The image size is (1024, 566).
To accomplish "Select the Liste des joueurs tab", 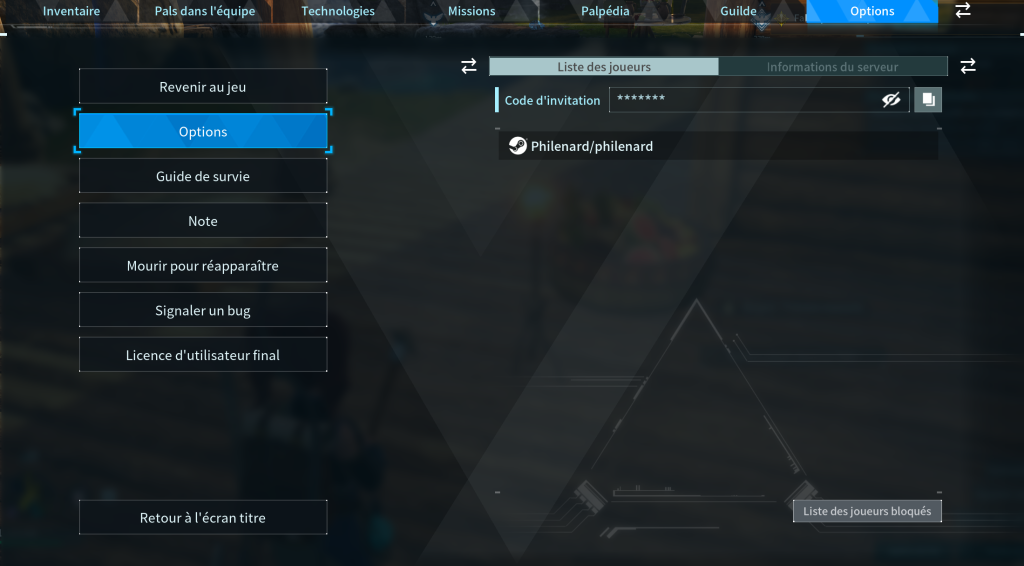I will (604, 67).
